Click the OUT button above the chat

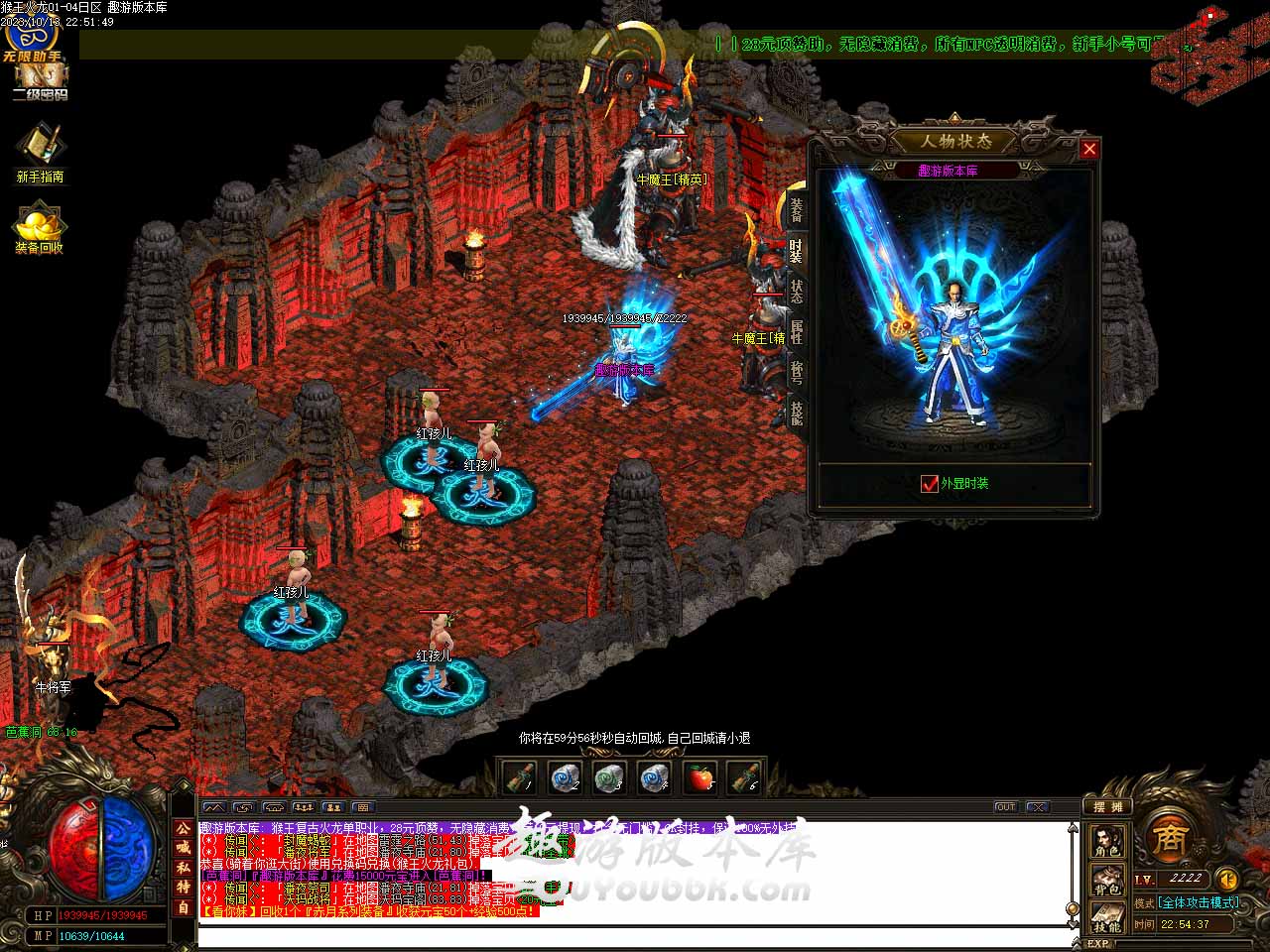(x=1006, y=807)
